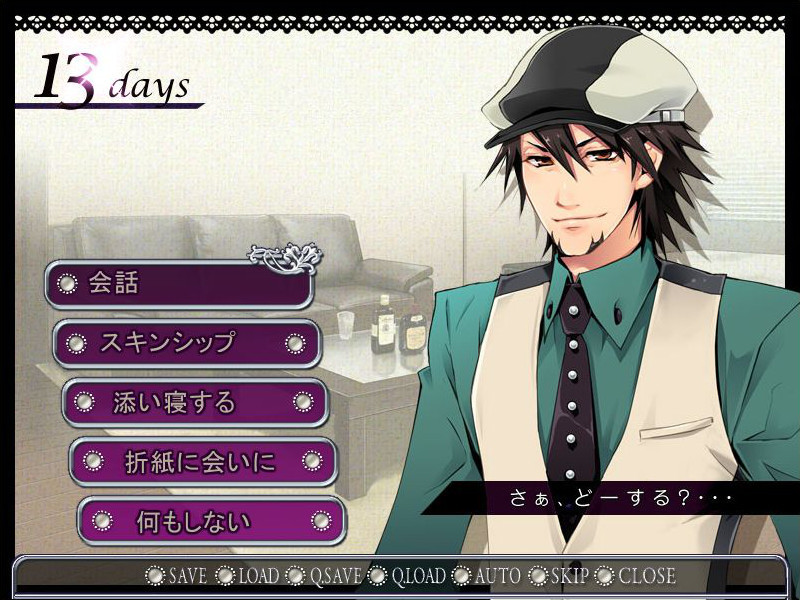Toggle AUTO text advance mode
The width and height of the screenshot is (800, 600).
[487, 576]
